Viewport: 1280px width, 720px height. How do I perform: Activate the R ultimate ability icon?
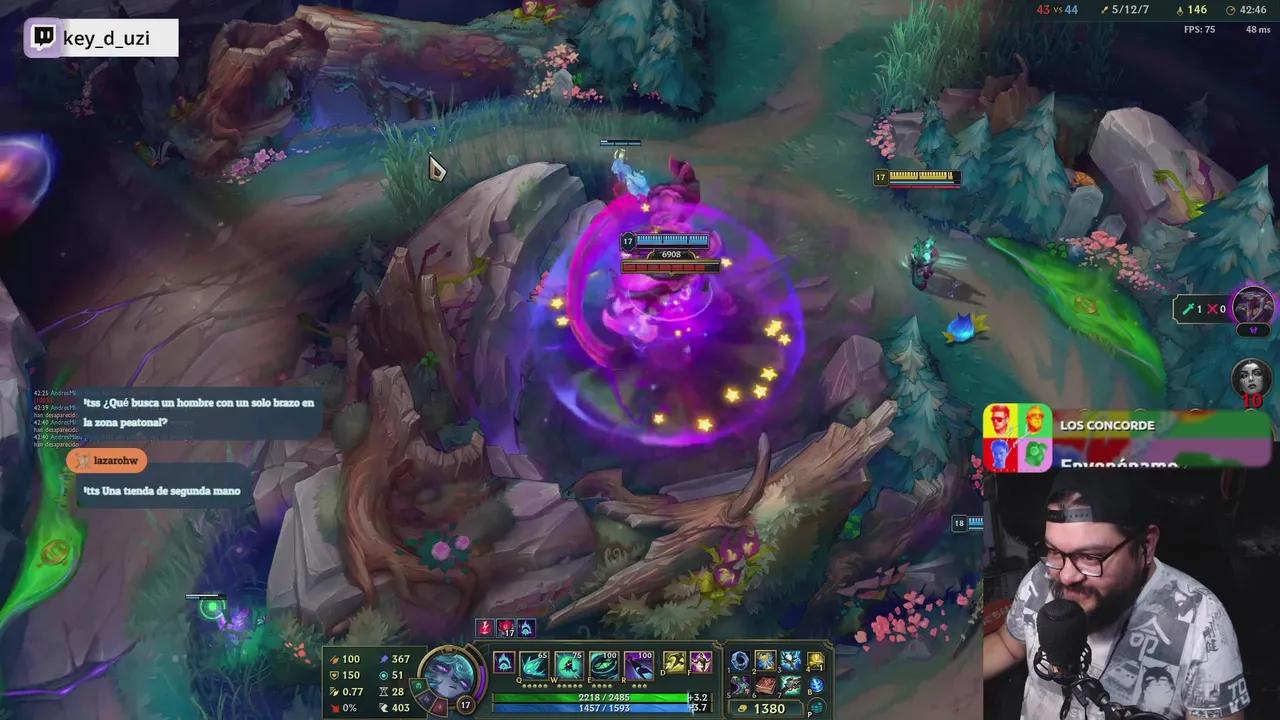pos(637,664)
